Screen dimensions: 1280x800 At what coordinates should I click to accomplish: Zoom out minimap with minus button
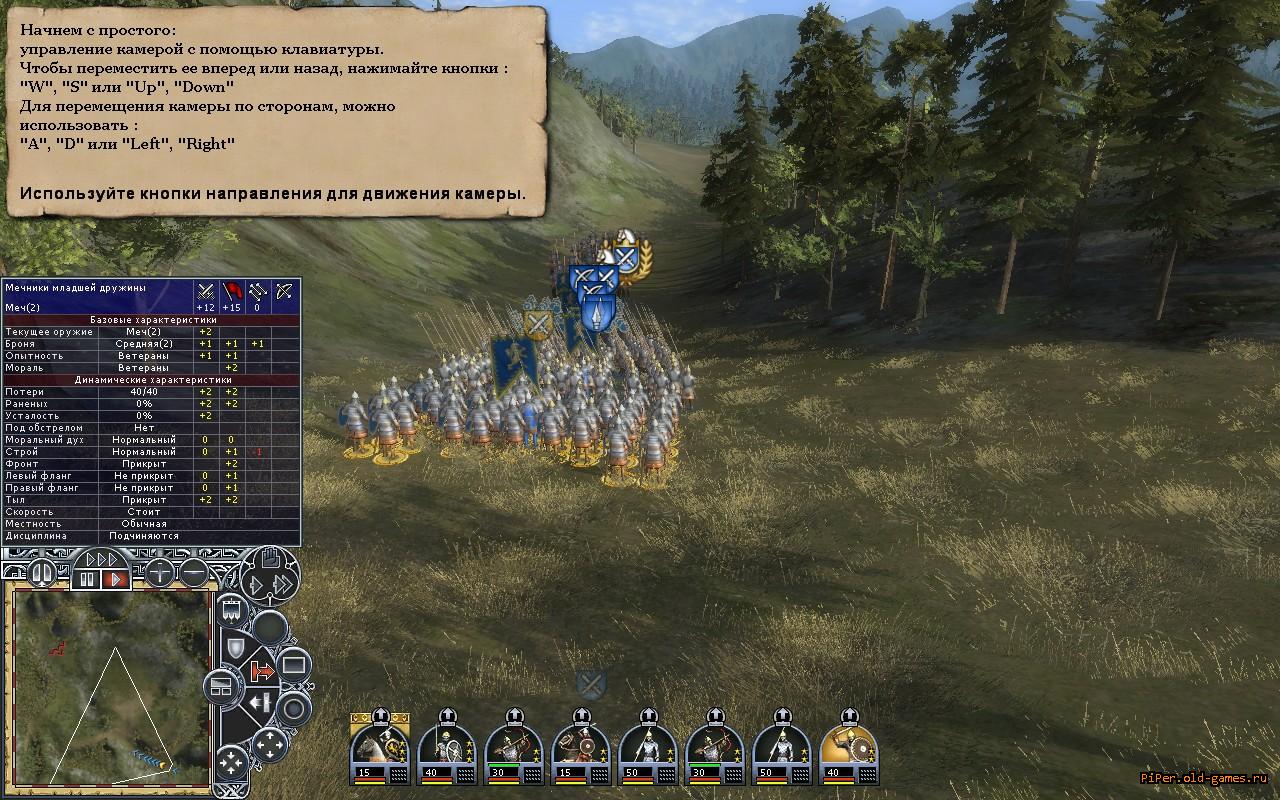[194, 573]
